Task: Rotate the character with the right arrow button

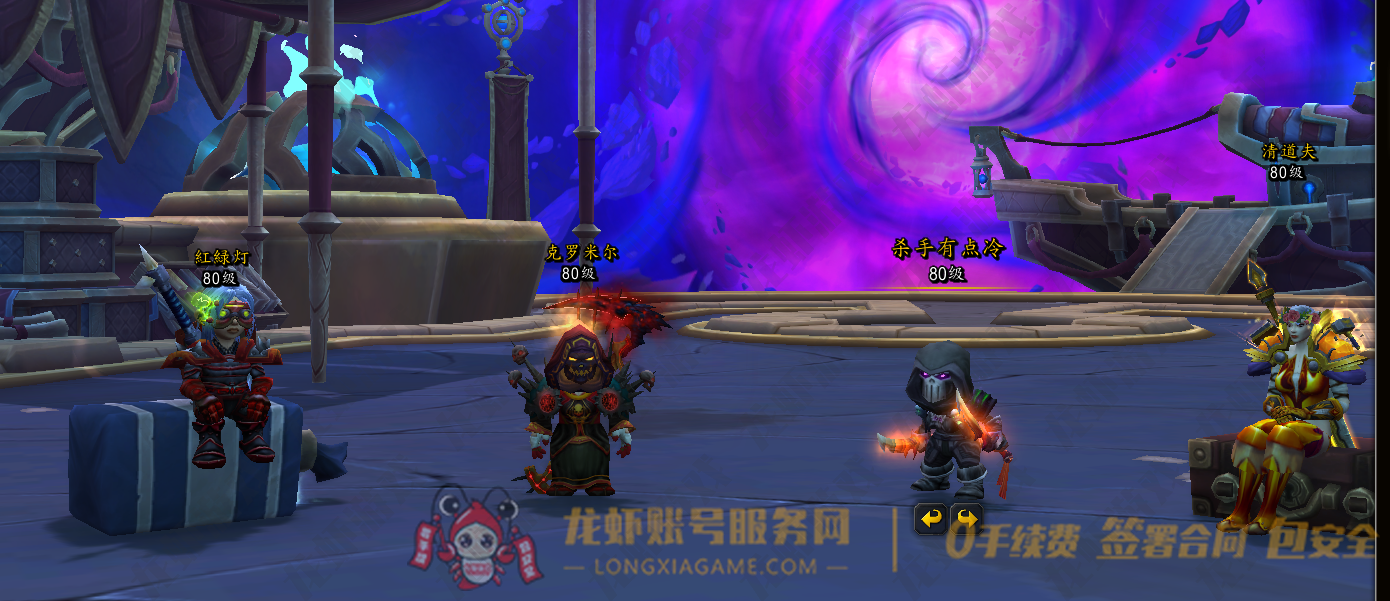Action: point(966,518)
